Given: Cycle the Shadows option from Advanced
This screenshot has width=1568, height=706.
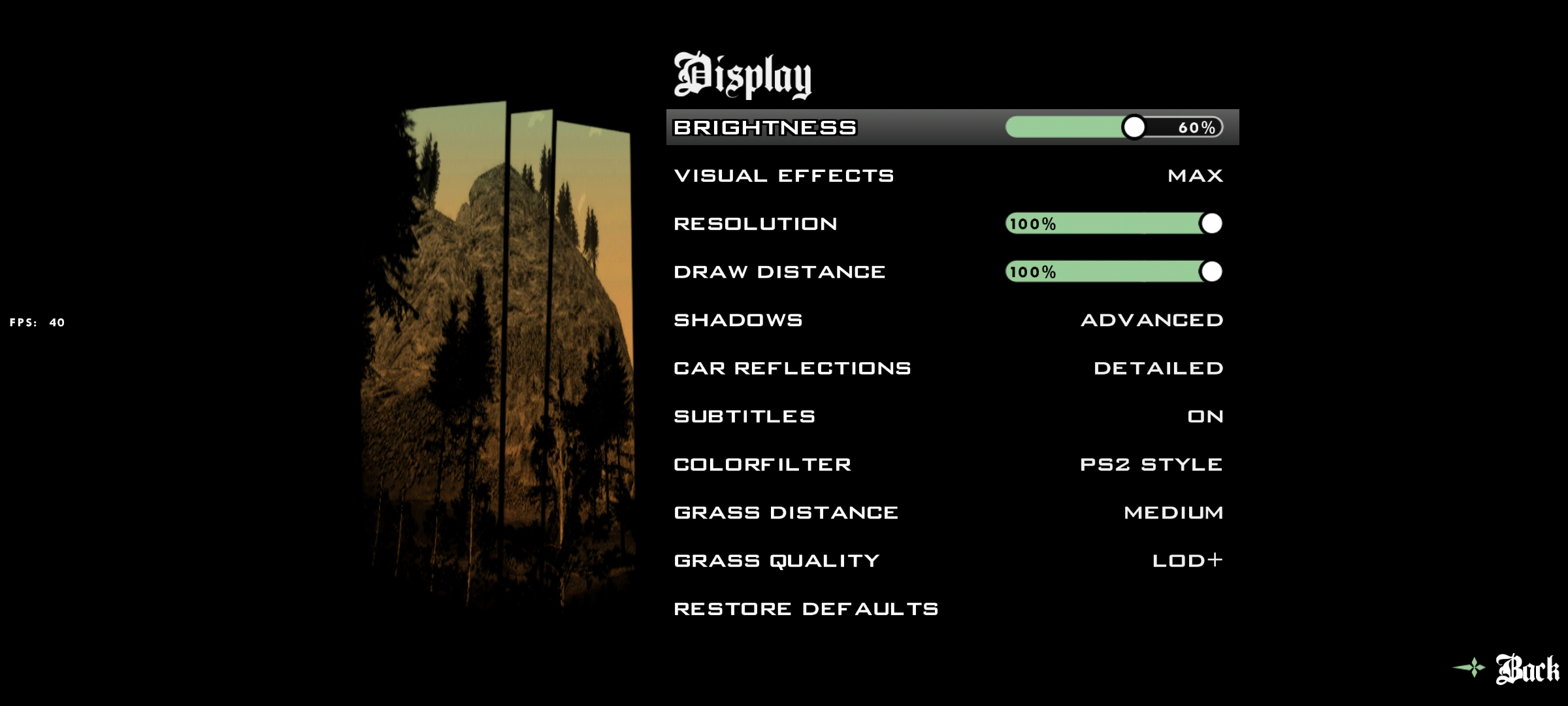Looking at the screenshot, I should coord(1152,320).
